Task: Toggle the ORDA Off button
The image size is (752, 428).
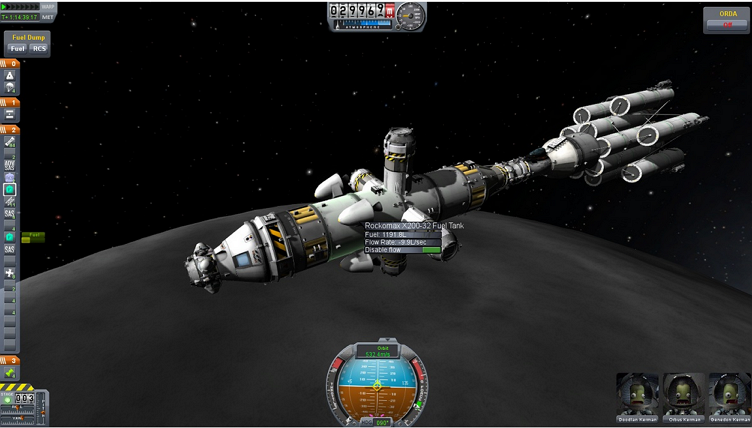Action: (727, 25)
